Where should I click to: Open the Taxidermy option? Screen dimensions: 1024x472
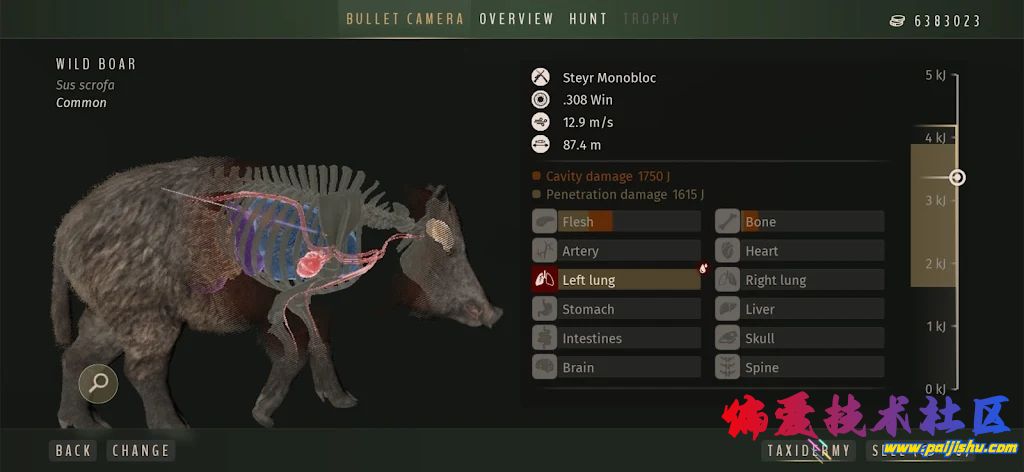tap(808, 451)
